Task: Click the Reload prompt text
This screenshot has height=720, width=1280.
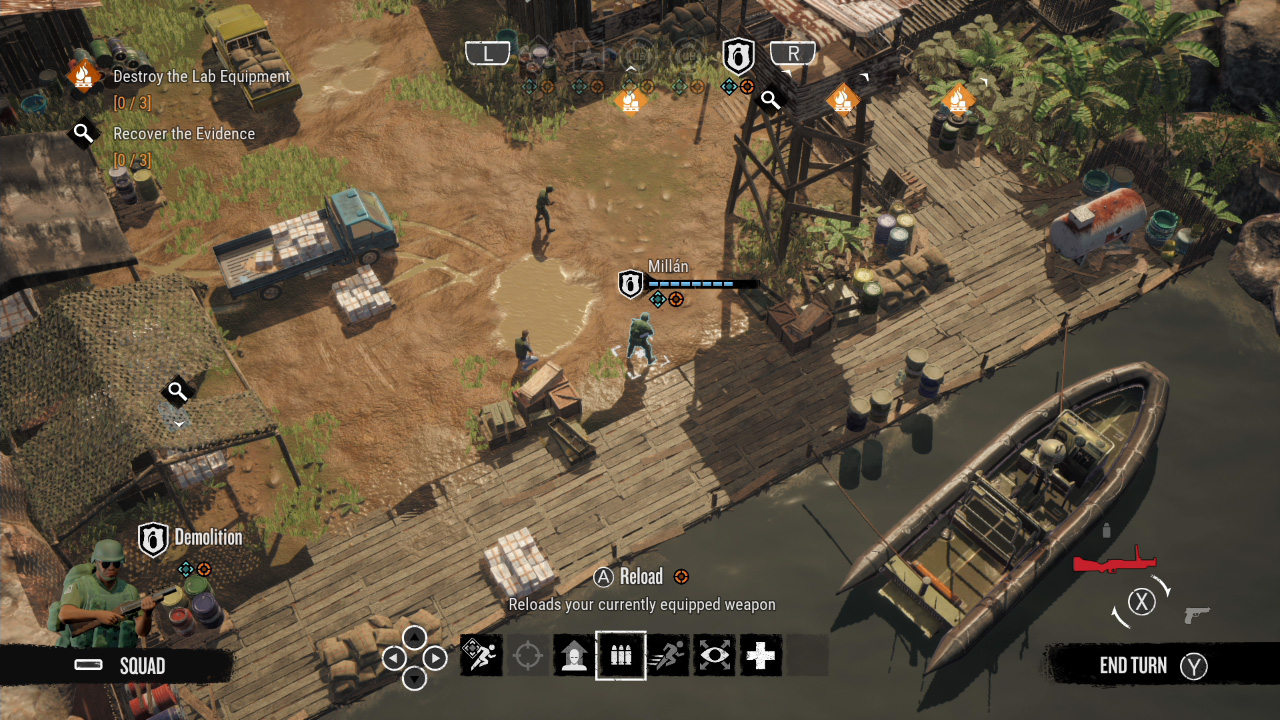Action: [x=641, y=577]
